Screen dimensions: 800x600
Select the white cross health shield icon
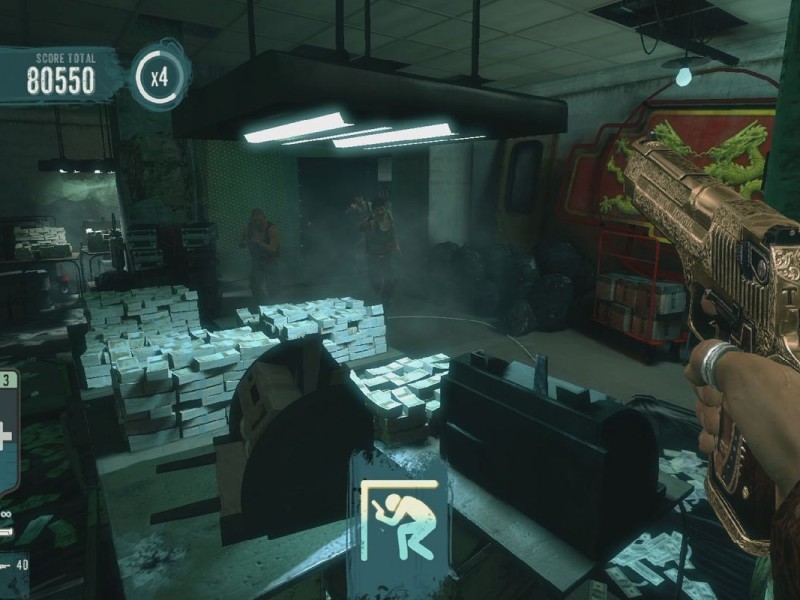point(6,437)
